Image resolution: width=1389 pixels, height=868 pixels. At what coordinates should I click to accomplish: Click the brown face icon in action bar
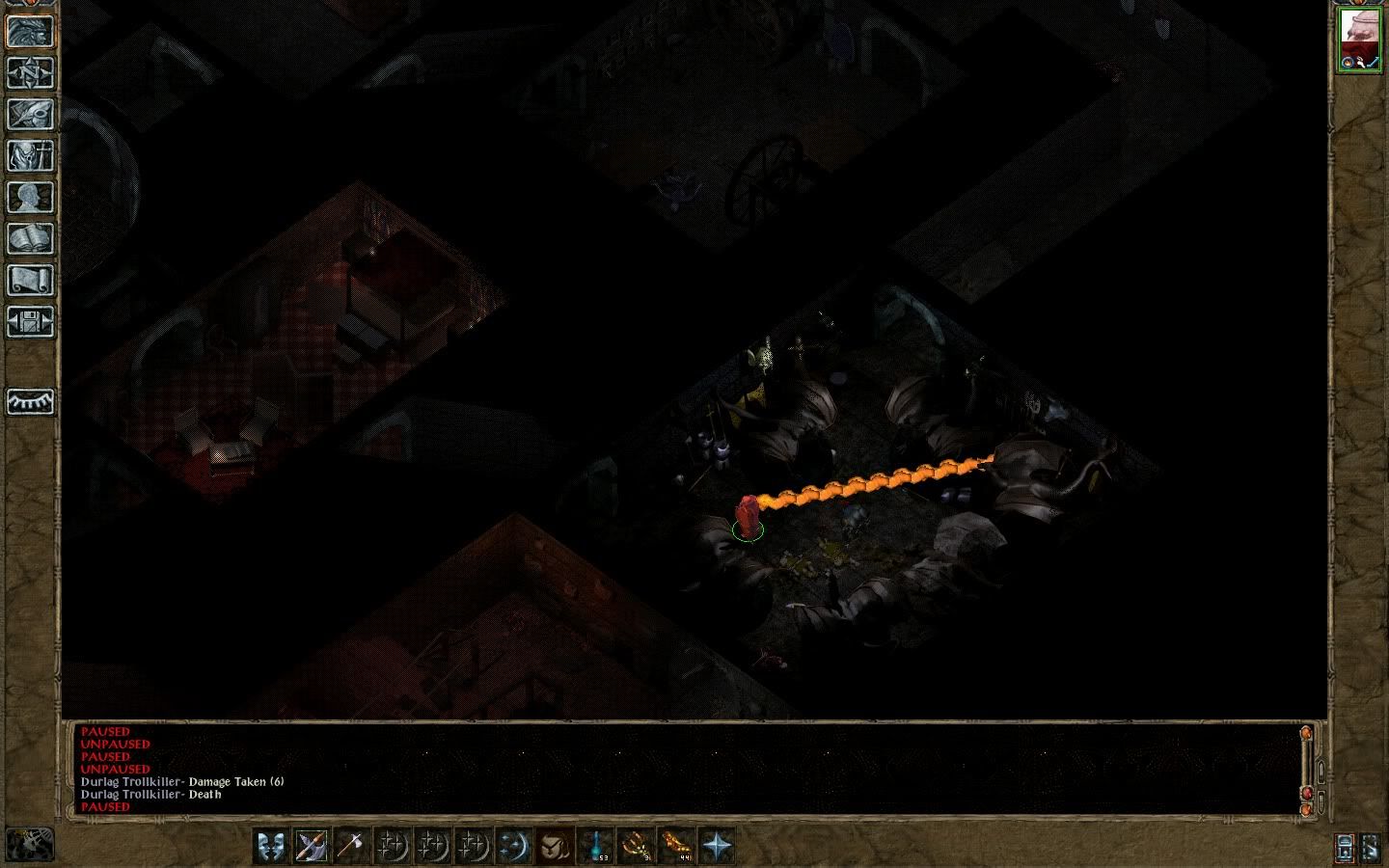(555, 846)
